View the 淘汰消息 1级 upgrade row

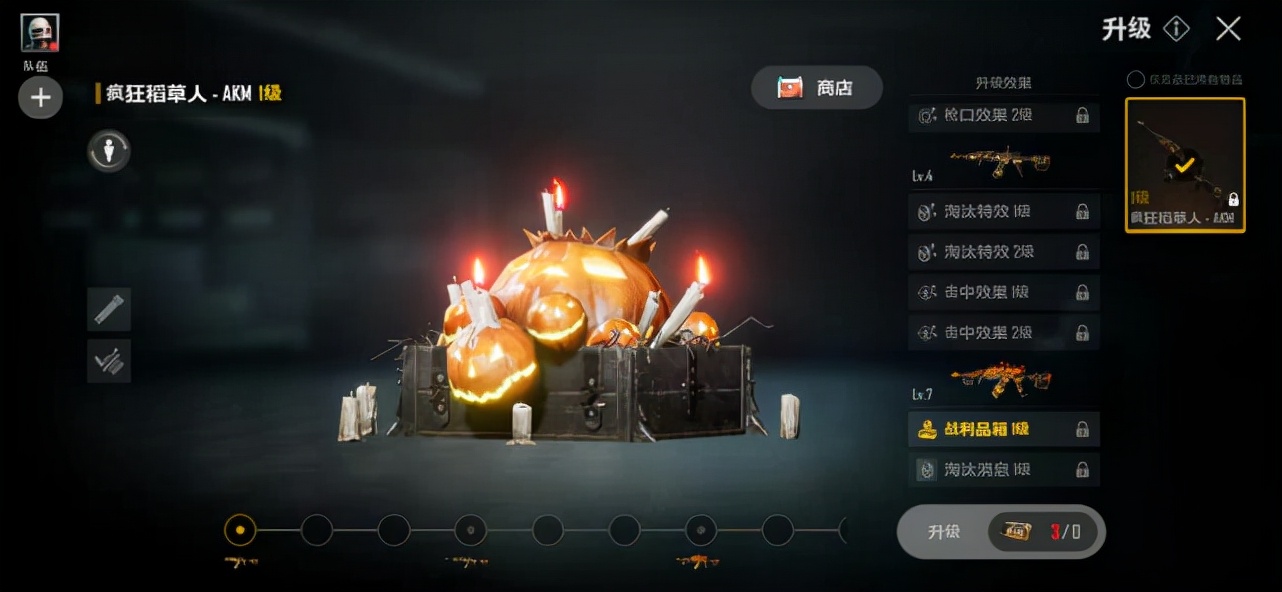[x=1003, y=469]
